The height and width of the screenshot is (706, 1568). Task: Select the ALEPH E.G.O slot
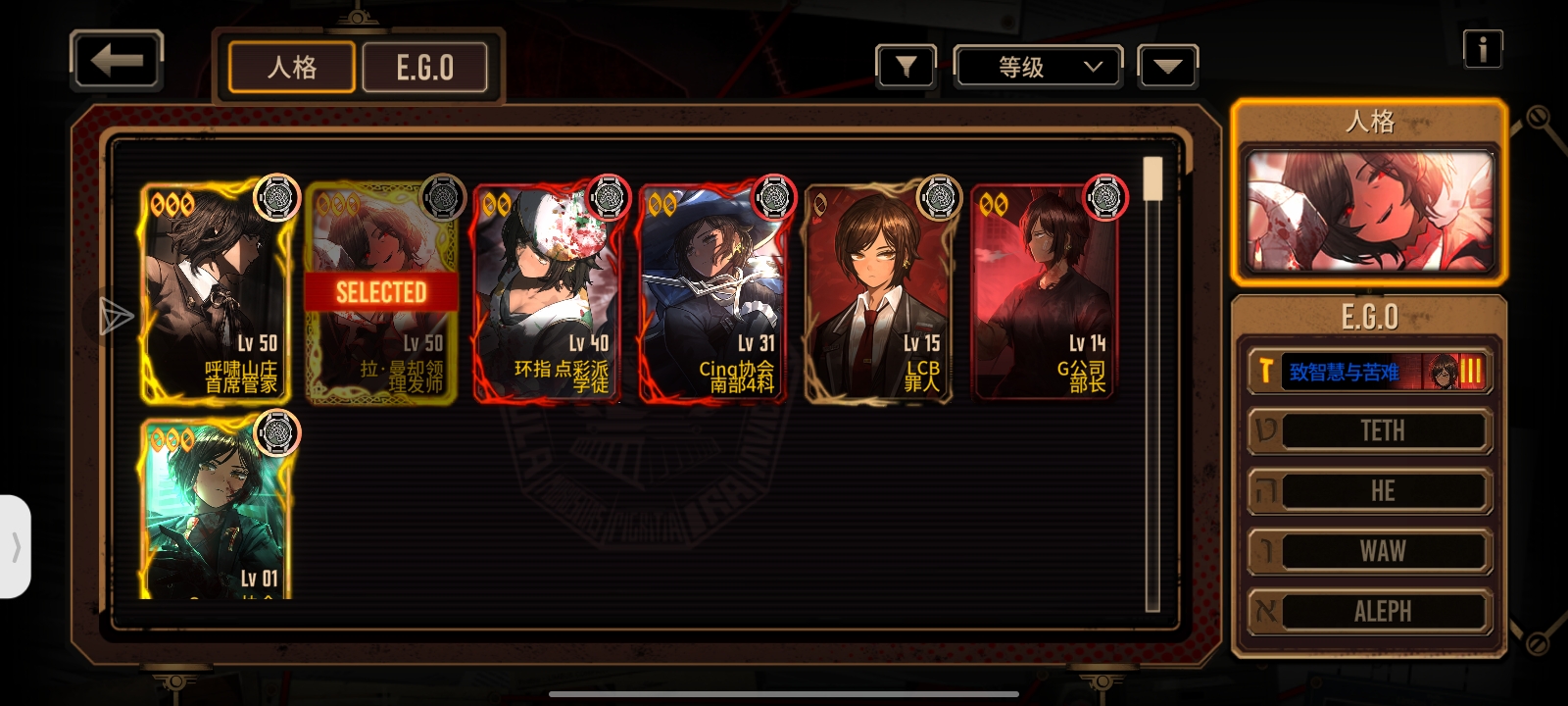click(1369, 611)
